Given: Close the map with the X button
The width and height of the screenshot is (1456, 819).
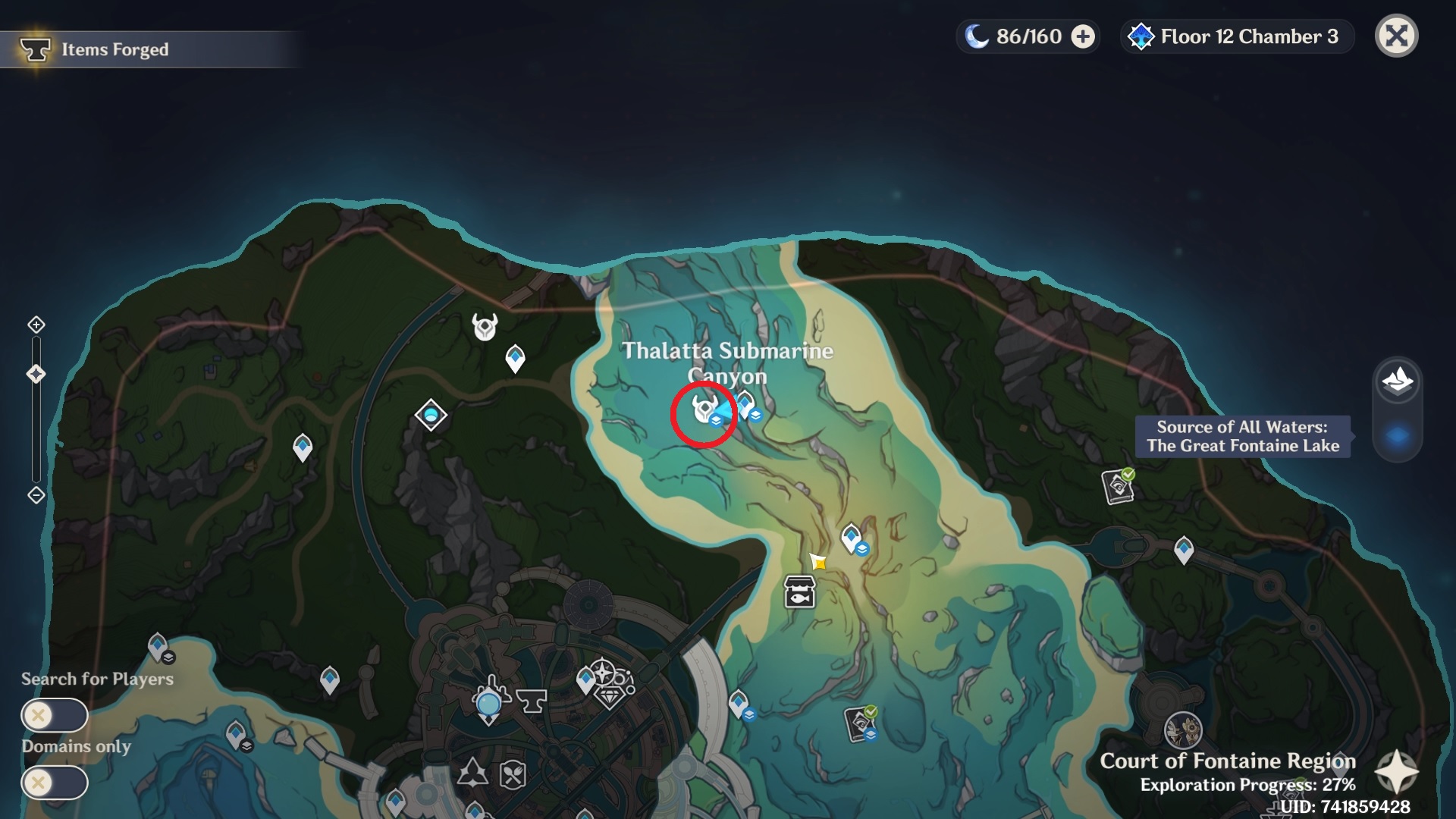Looking at the screenshot, I should (x=1396, y=36).
